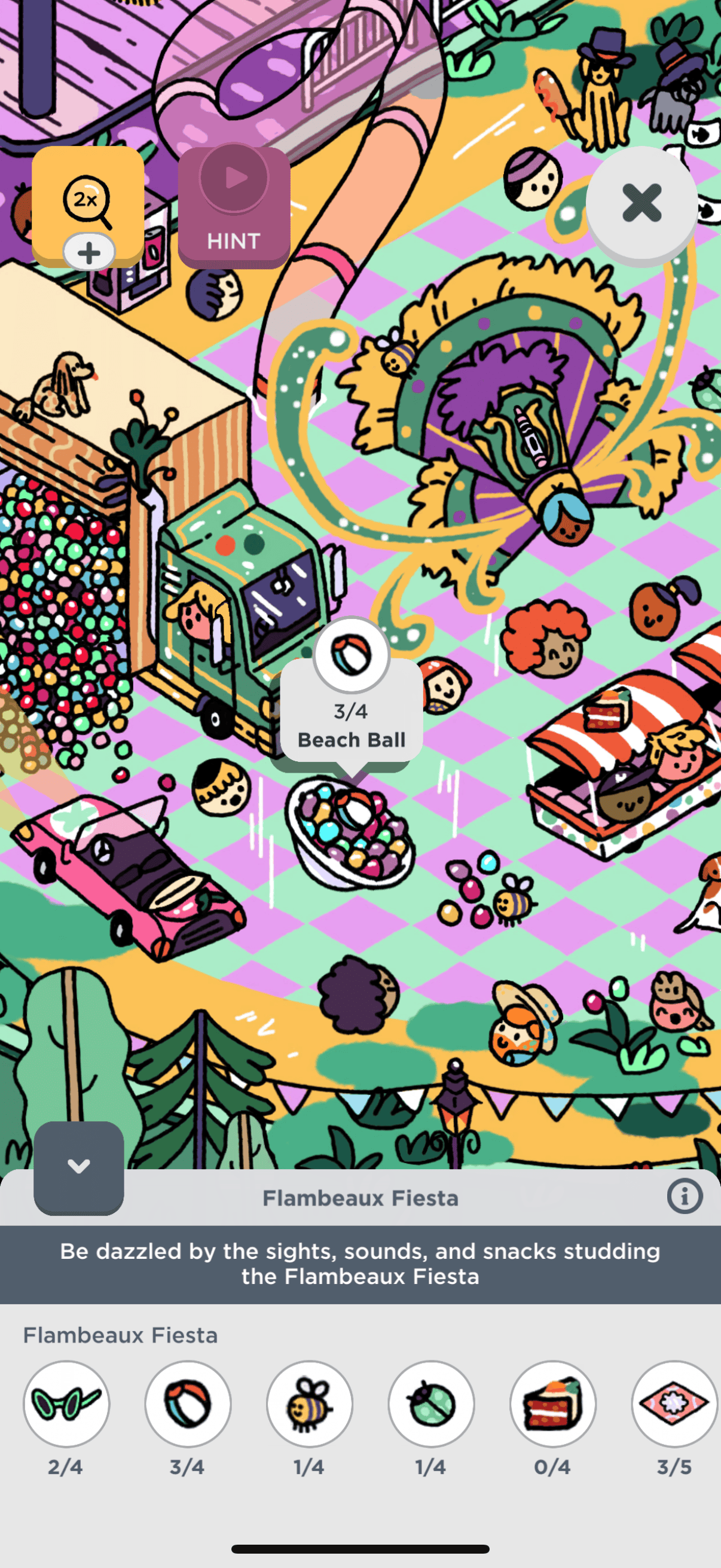Open the Flambeaux Fiesta info icon
This screenshot has height=1568, width=721.
click(685, 1197)
